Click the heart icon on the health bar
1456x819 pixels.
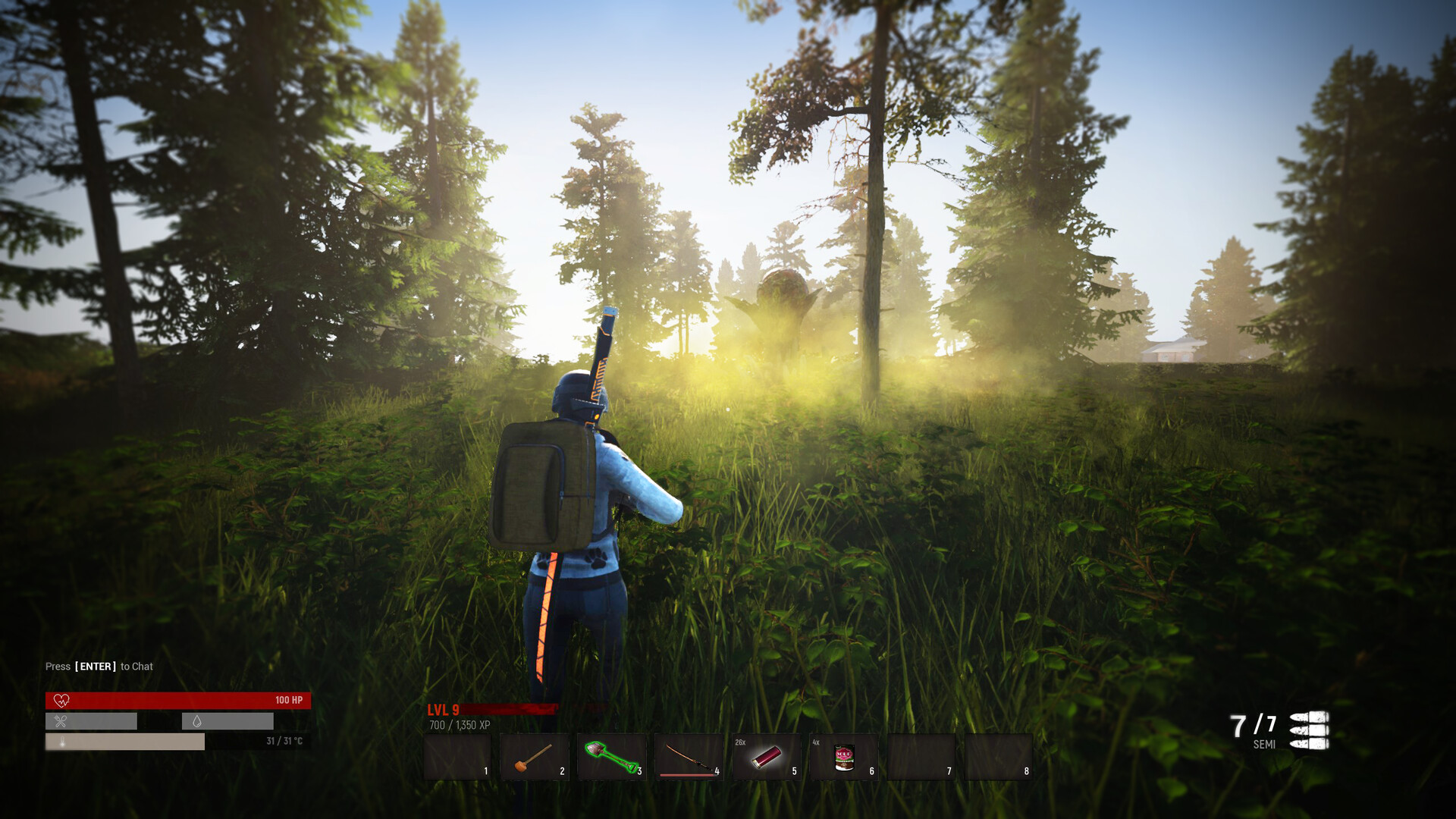click(61, 701)
